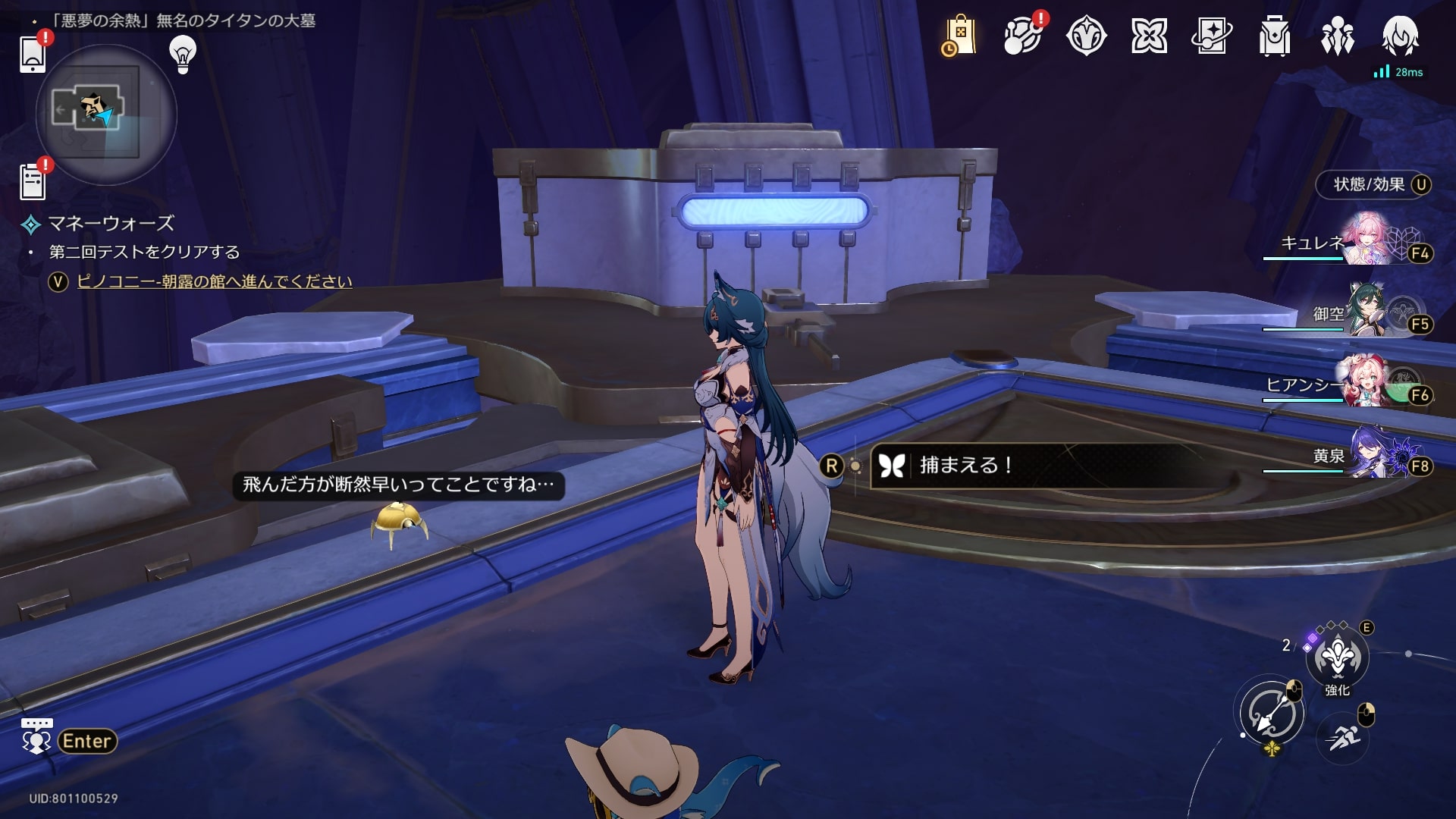Open the team lineup icon
Image resolution: width=1456 pixels, height=819 pixels.
1338,36
